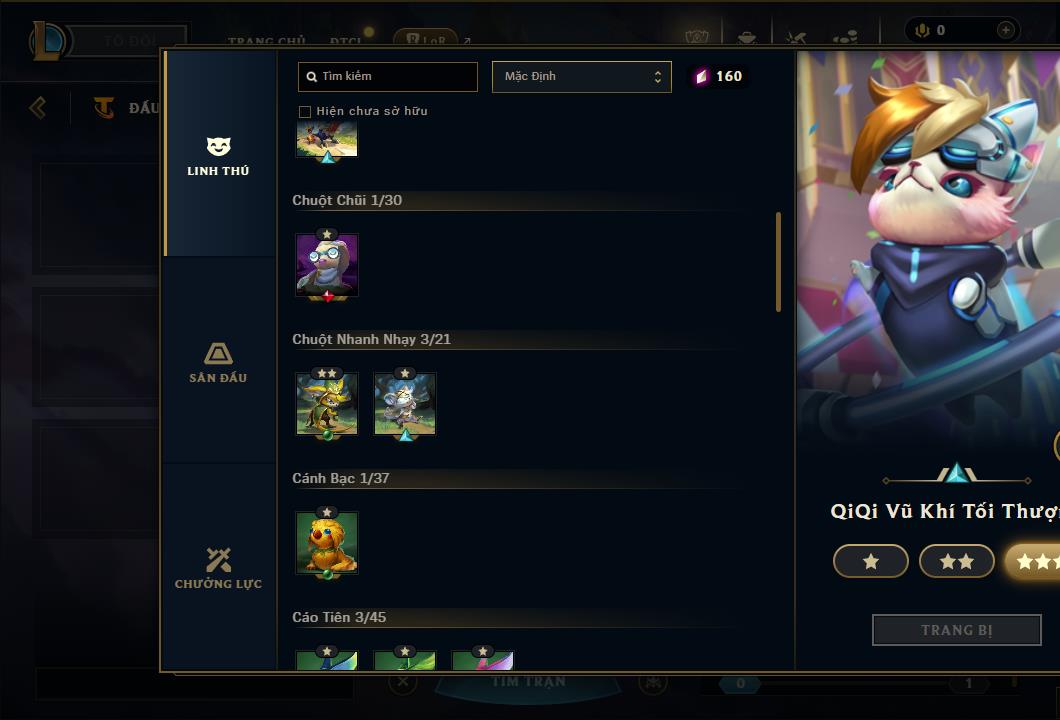The height and width of the screenshot is (720, 1060).
Task: Select the two-star tier button
Action: point(956,561)
